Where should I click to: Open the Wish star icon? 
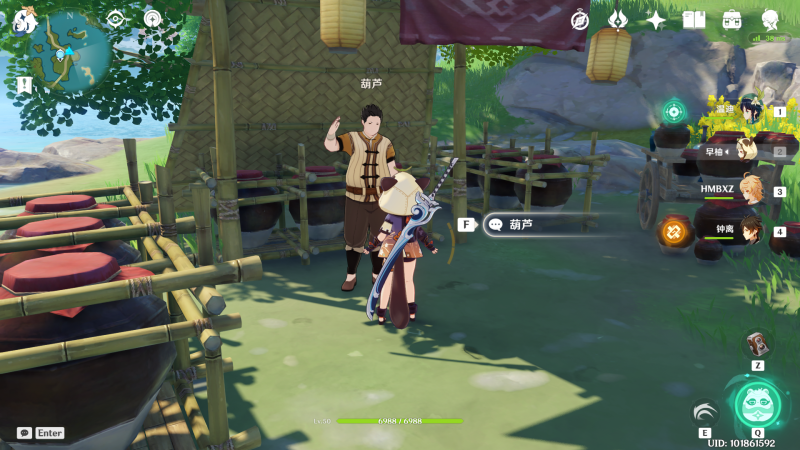point(656,20)
